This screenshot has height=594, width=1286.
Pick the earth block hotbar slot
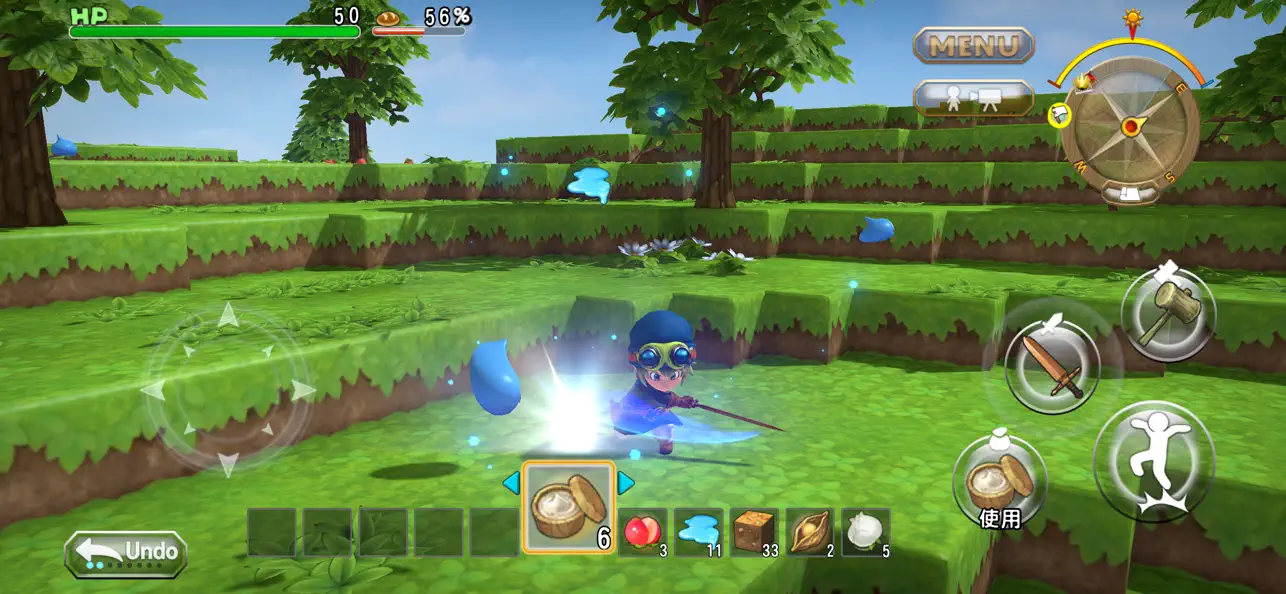pos(754,531)
